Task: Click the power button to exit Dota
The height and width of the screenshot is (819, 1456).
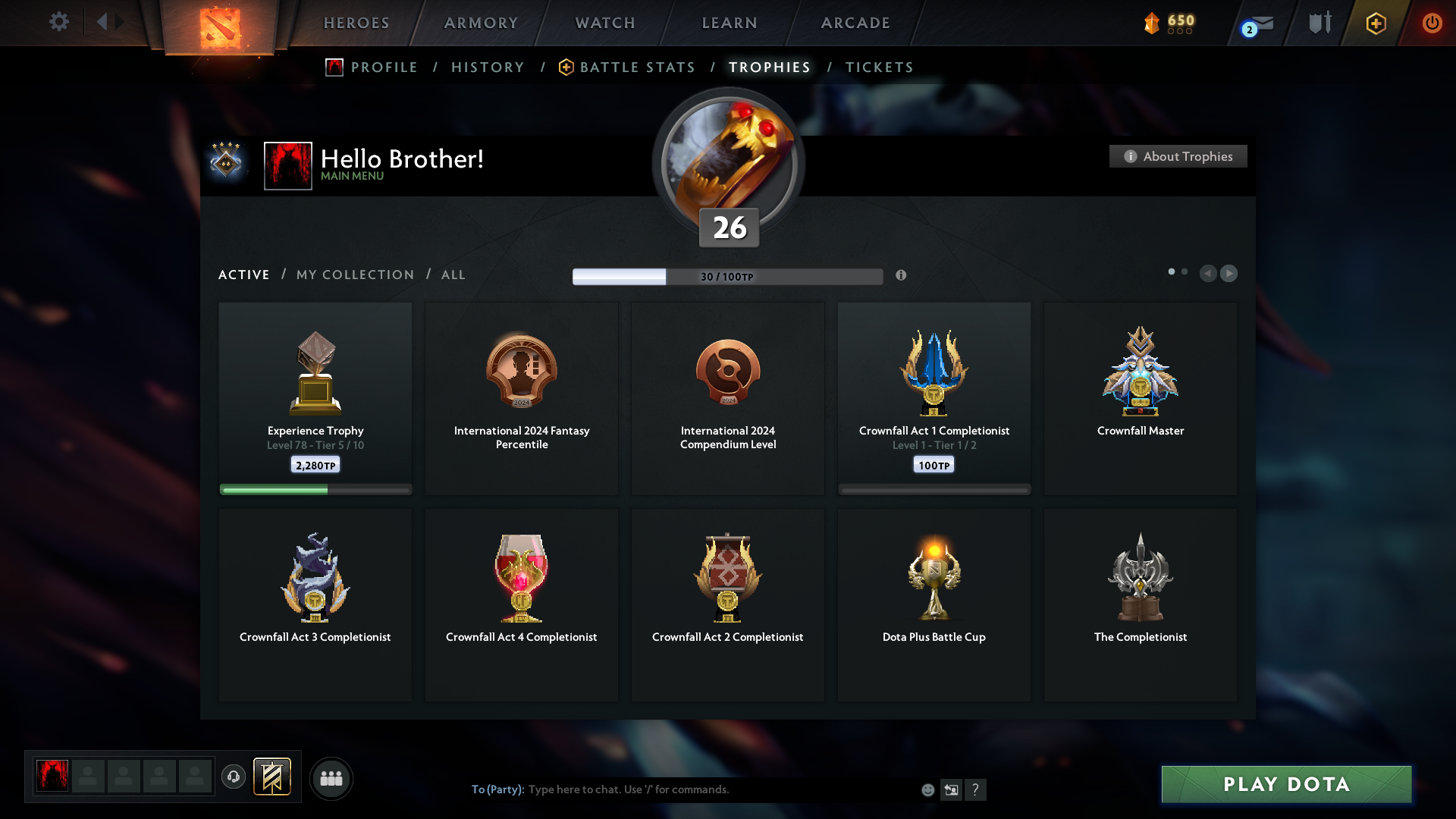Action: coord(1432,23)
